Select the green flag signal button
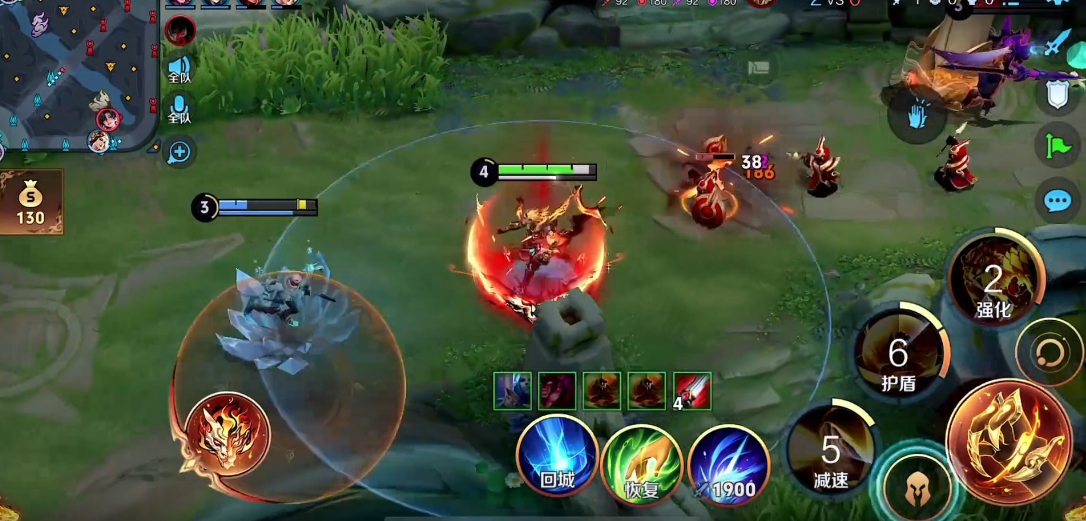1086x521 pixels. [1057, 146]
